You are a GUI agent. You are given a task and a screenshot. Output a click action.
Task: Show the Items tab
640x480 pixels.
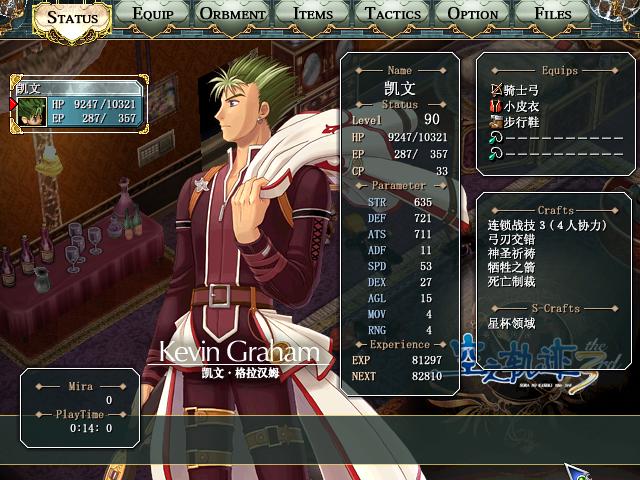coord(313,14)
